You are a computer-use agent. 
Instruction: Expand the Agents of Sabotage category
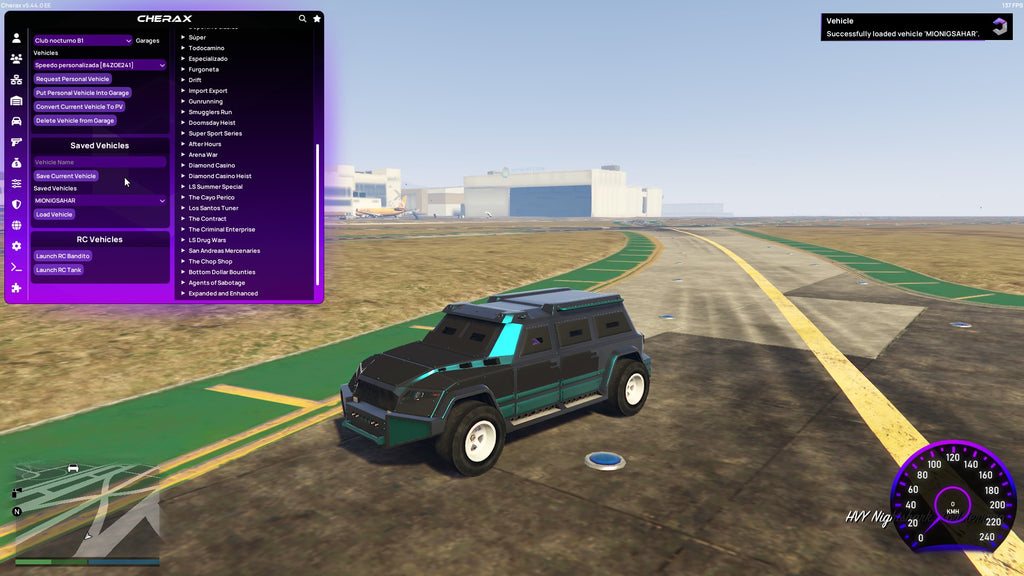[x=218, y=283]
